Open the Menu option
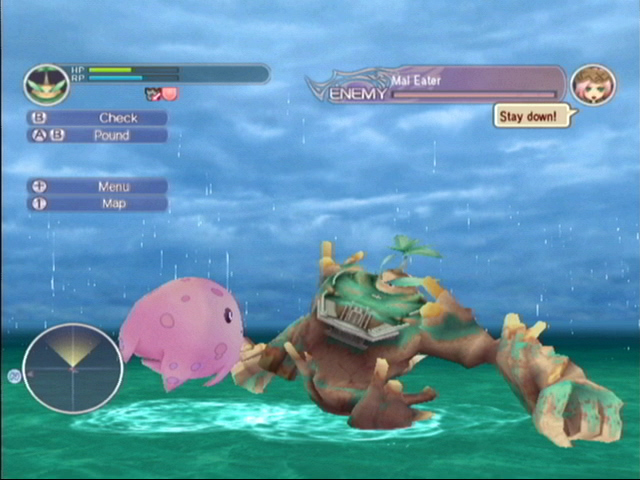This screenshot has height=480, width=640. 98,186
